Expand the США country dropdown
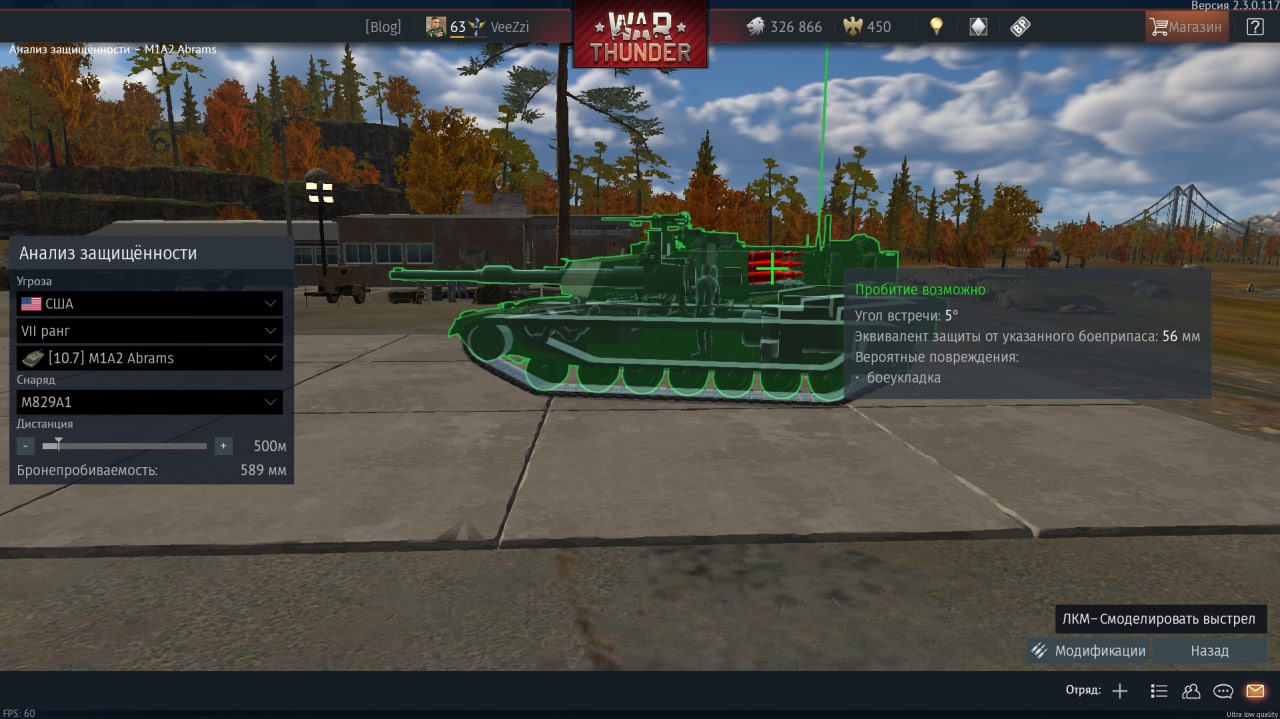 click(x=149, y=304)
